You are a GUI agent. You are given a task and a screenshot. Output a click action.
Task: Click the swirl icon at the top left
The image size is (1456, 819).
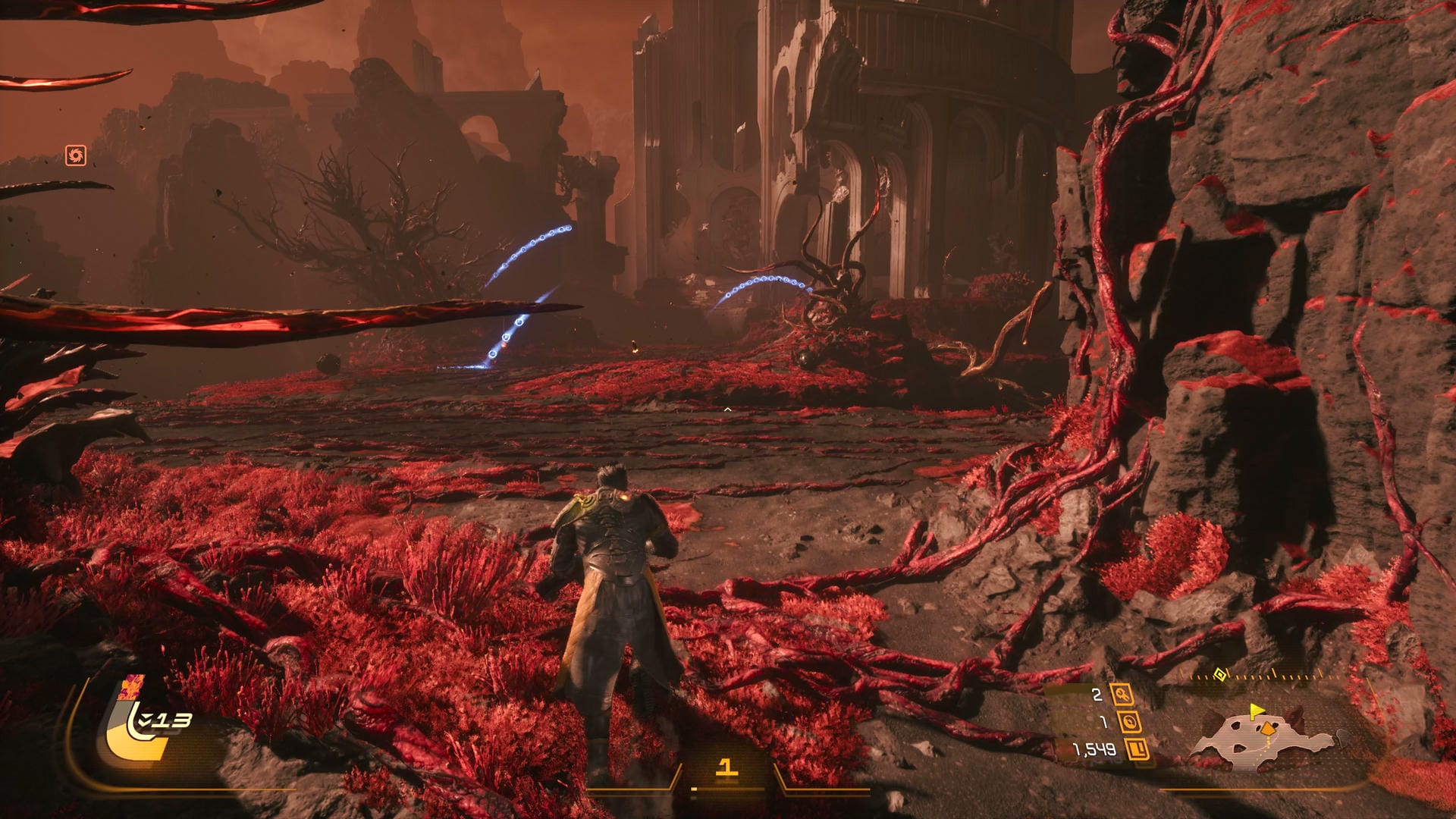[x=75, y=155]
